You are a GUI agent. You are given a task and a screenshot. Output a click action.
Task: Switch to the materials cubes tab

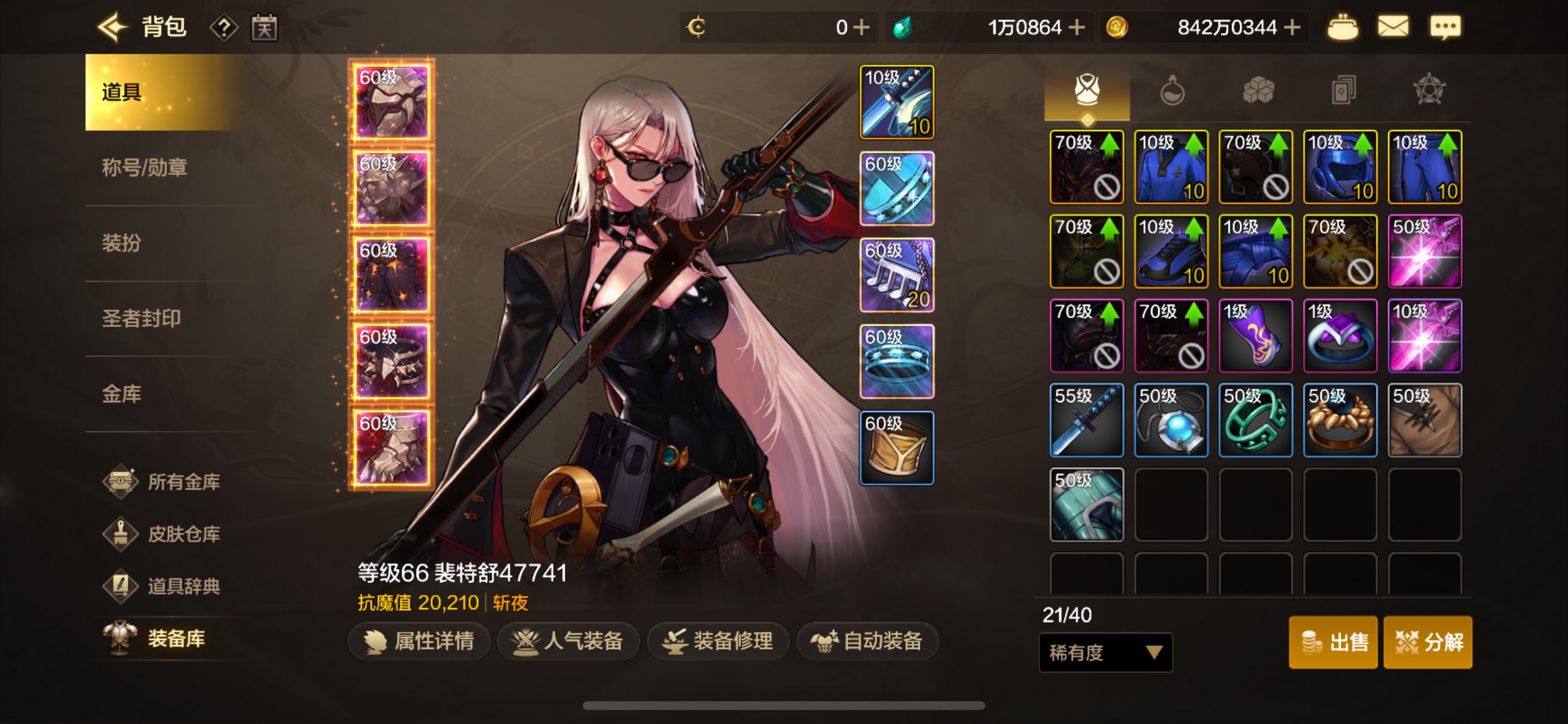pos(1258,91)
